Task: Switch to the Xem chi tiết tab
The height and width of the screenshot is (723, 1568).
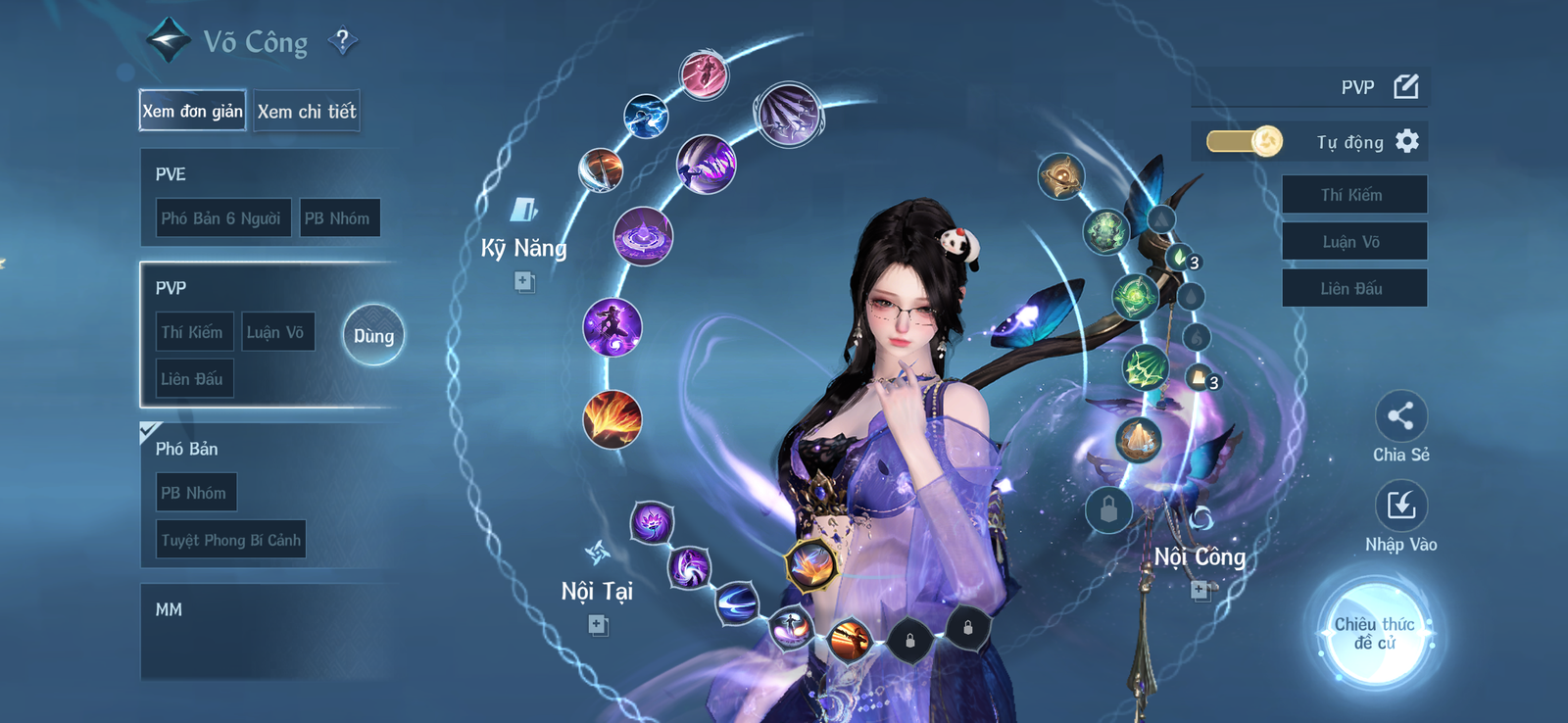Action: tap(307, 111)
